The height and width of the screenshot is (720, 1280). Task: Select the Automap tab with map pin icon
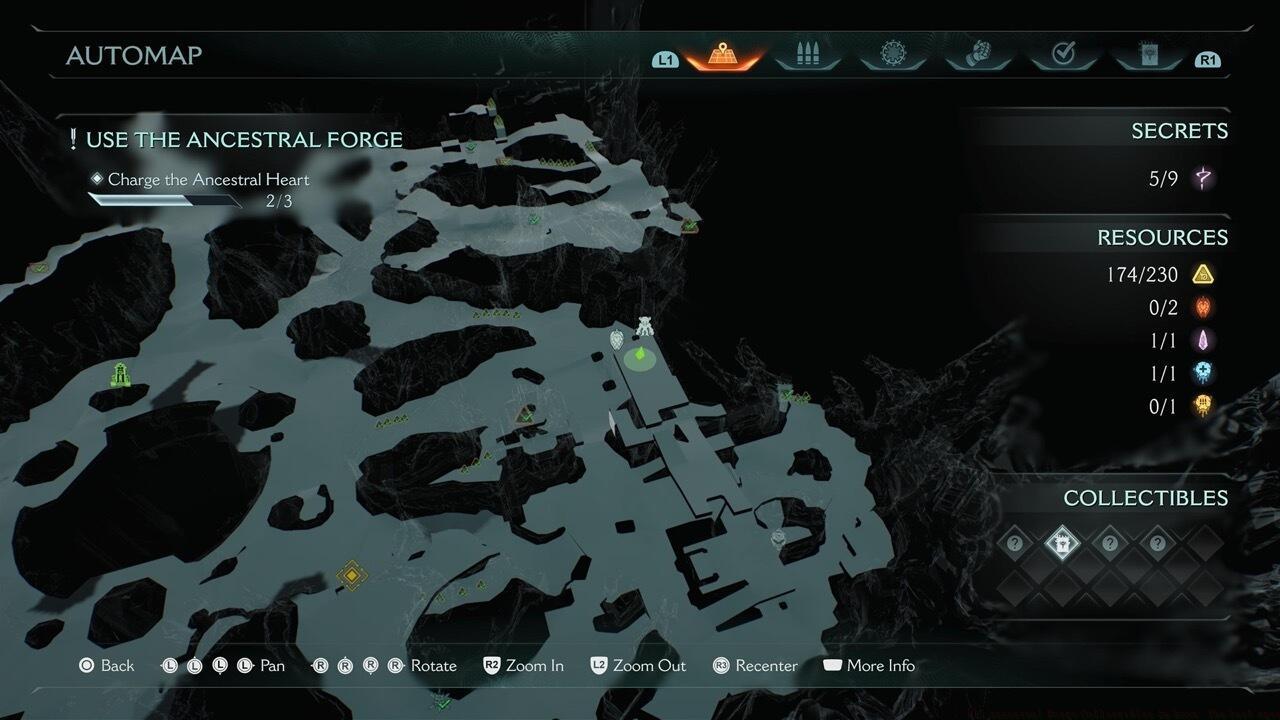[x=722, y=56]
